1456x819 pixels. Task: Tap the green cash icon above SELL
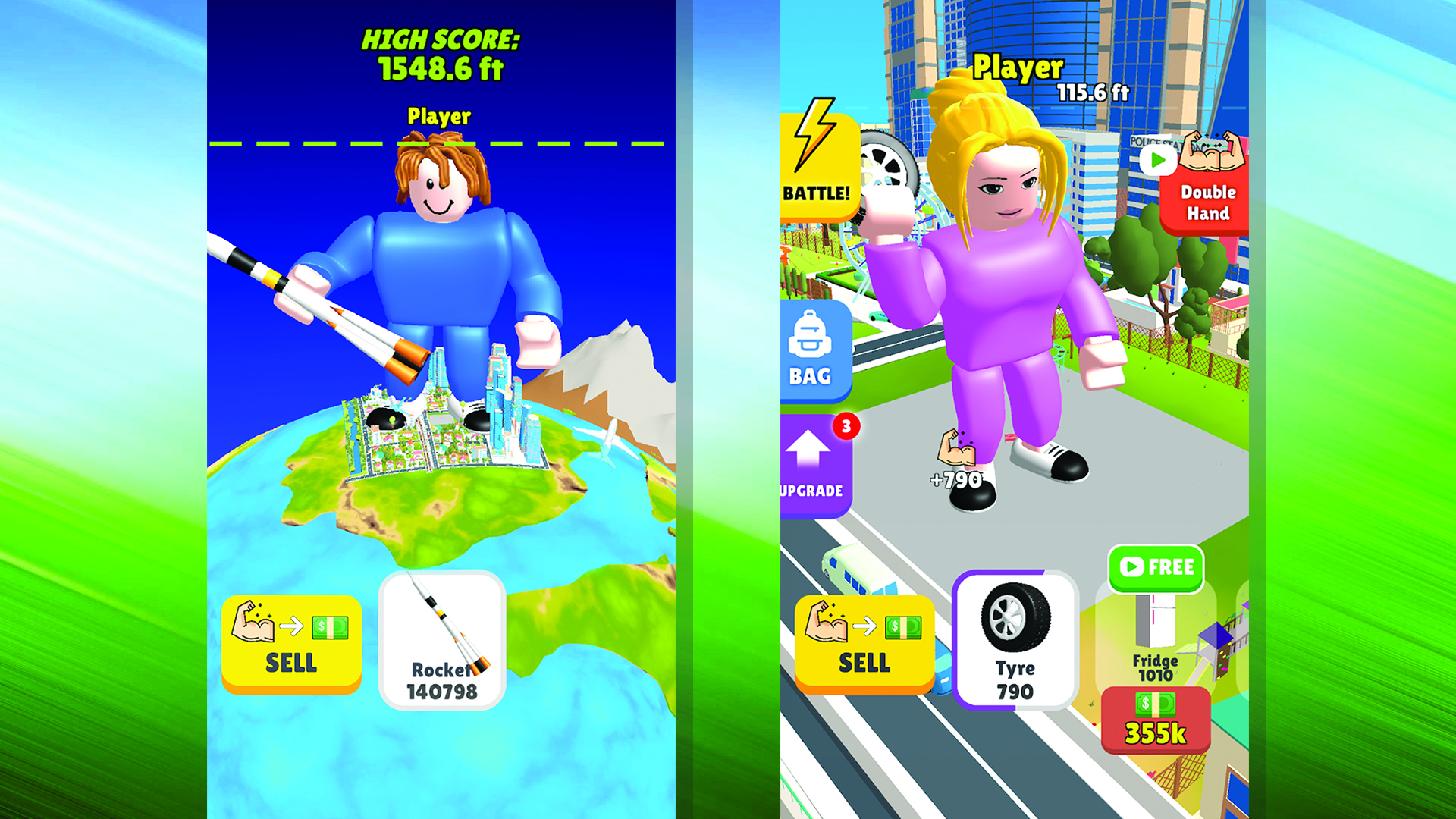click(x=902, y=626)
